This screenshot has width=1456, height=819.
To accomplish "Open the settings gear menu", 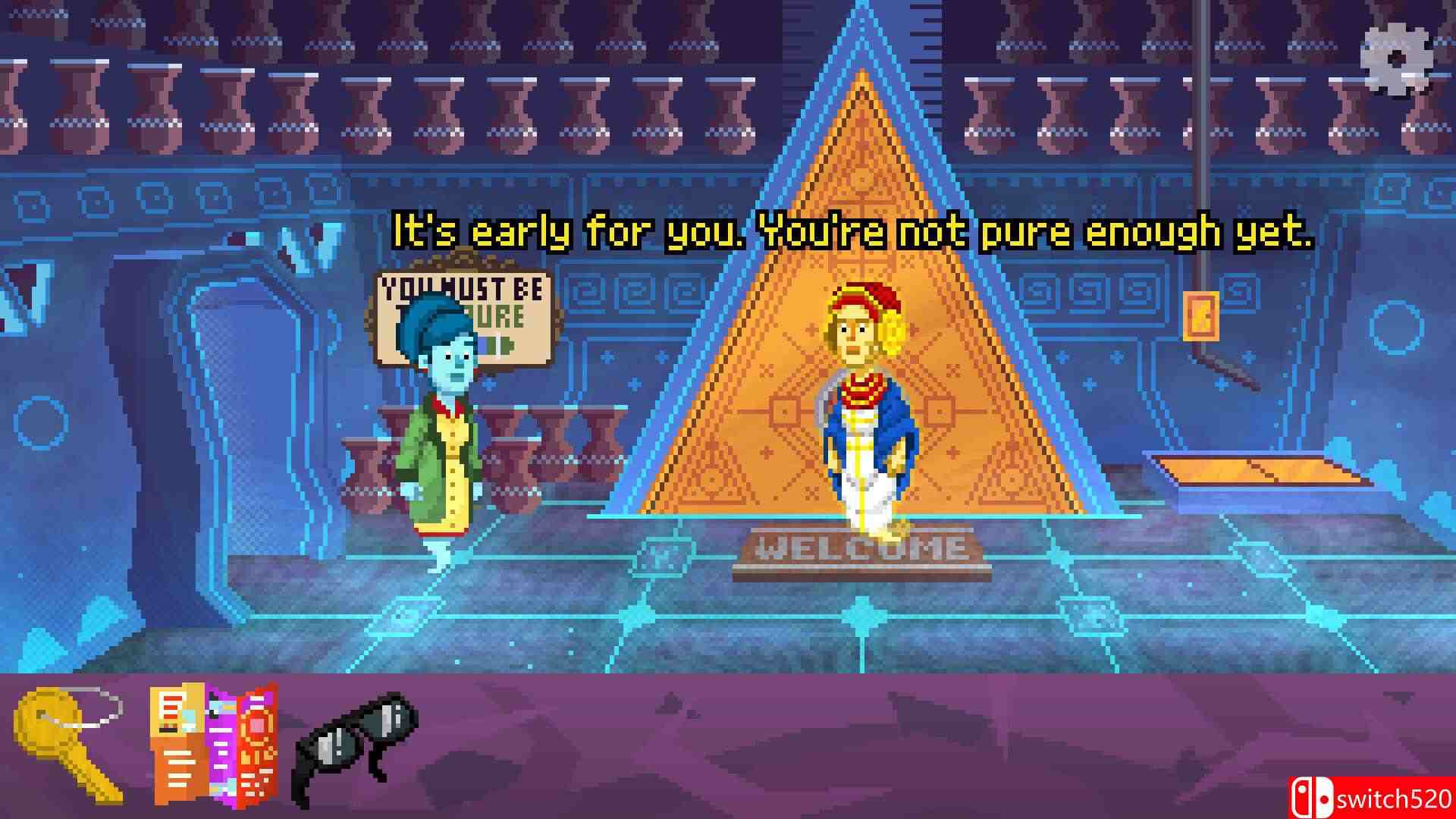I will [1396, 60].
